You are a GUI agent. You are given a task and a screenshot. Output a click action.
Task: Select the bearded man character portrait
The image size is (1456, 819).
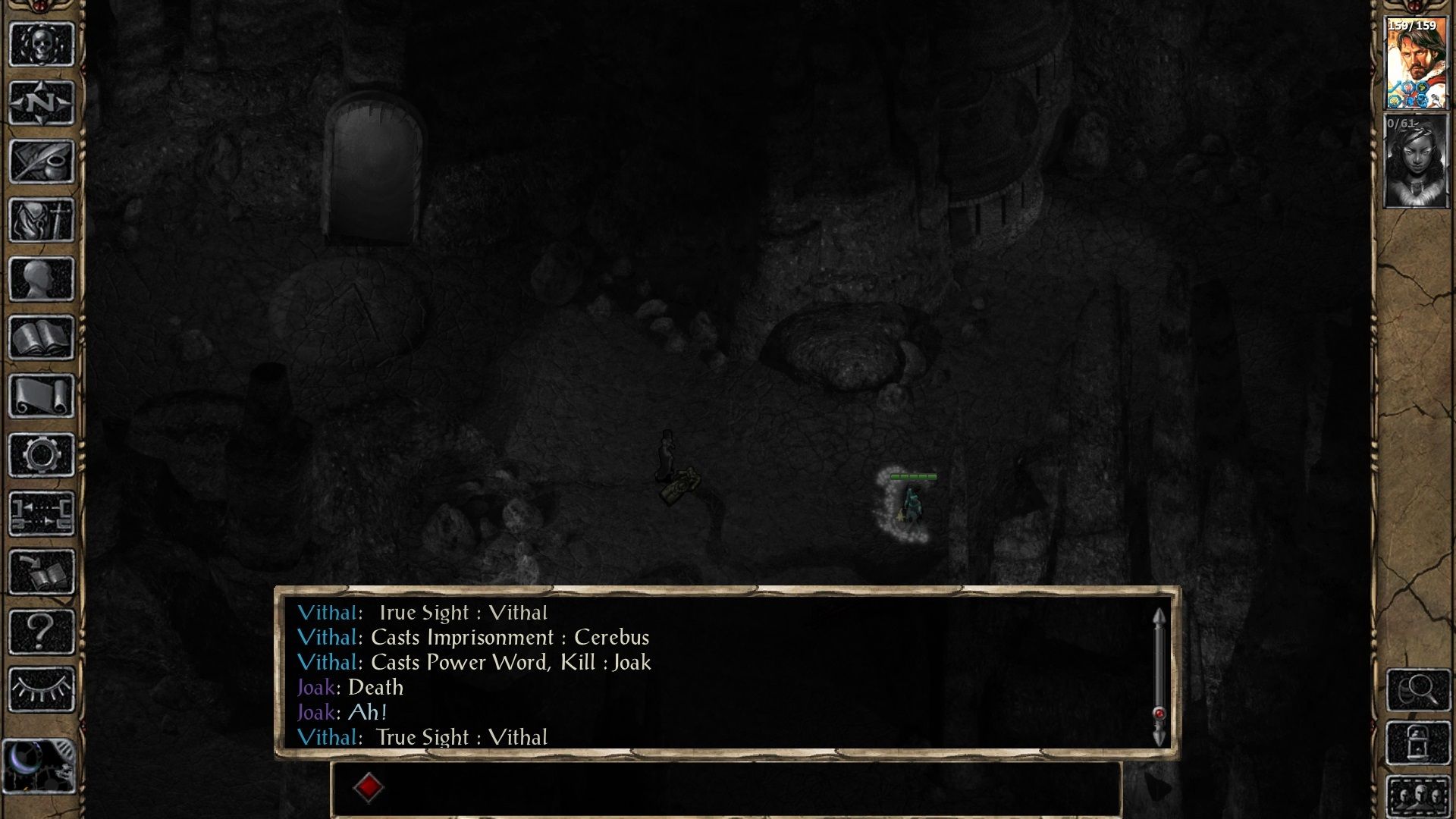(1416, 64)
